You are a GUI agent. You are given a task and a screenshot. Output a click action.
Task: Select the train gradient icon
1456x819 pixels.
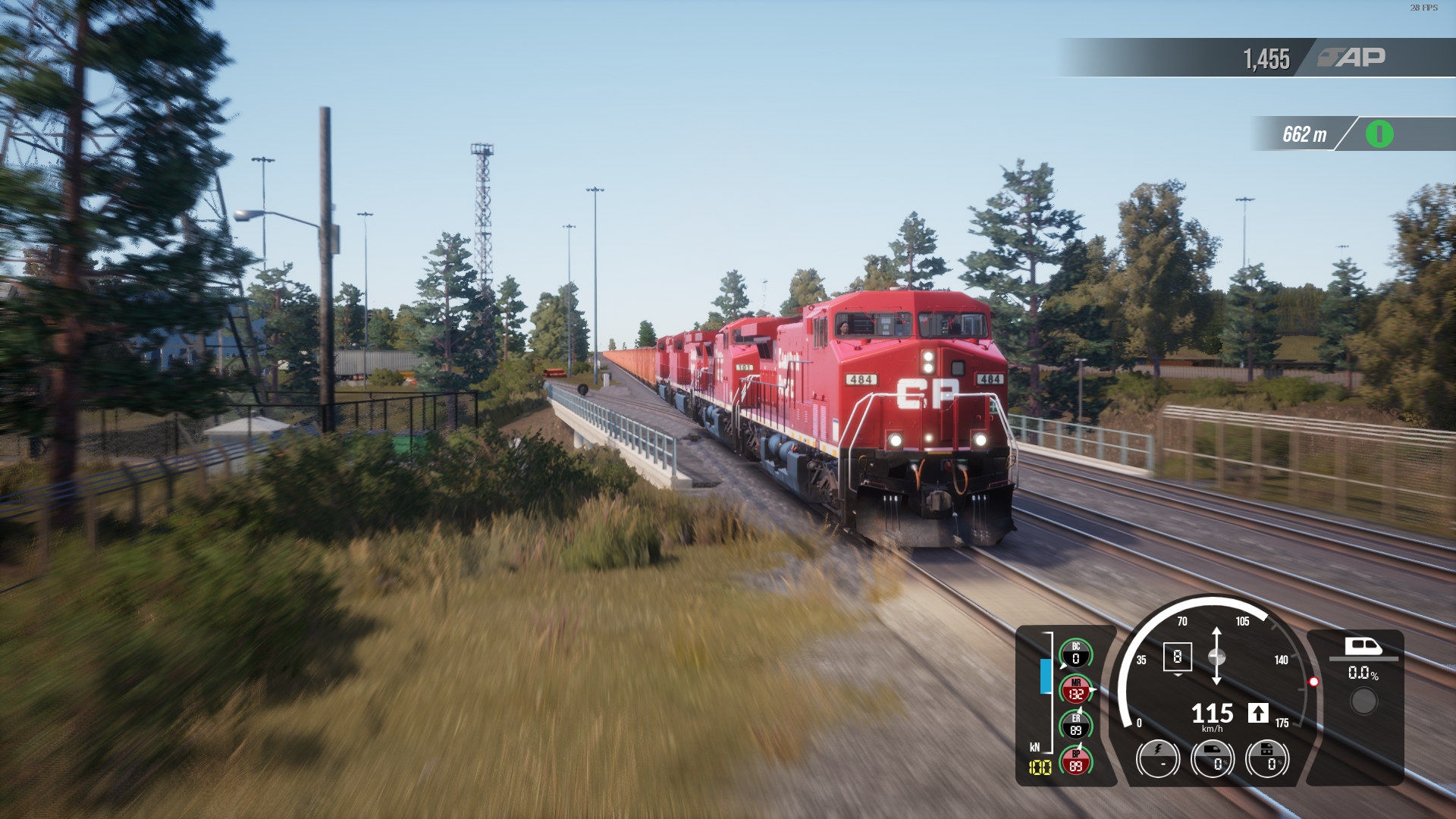(1363, 646)
